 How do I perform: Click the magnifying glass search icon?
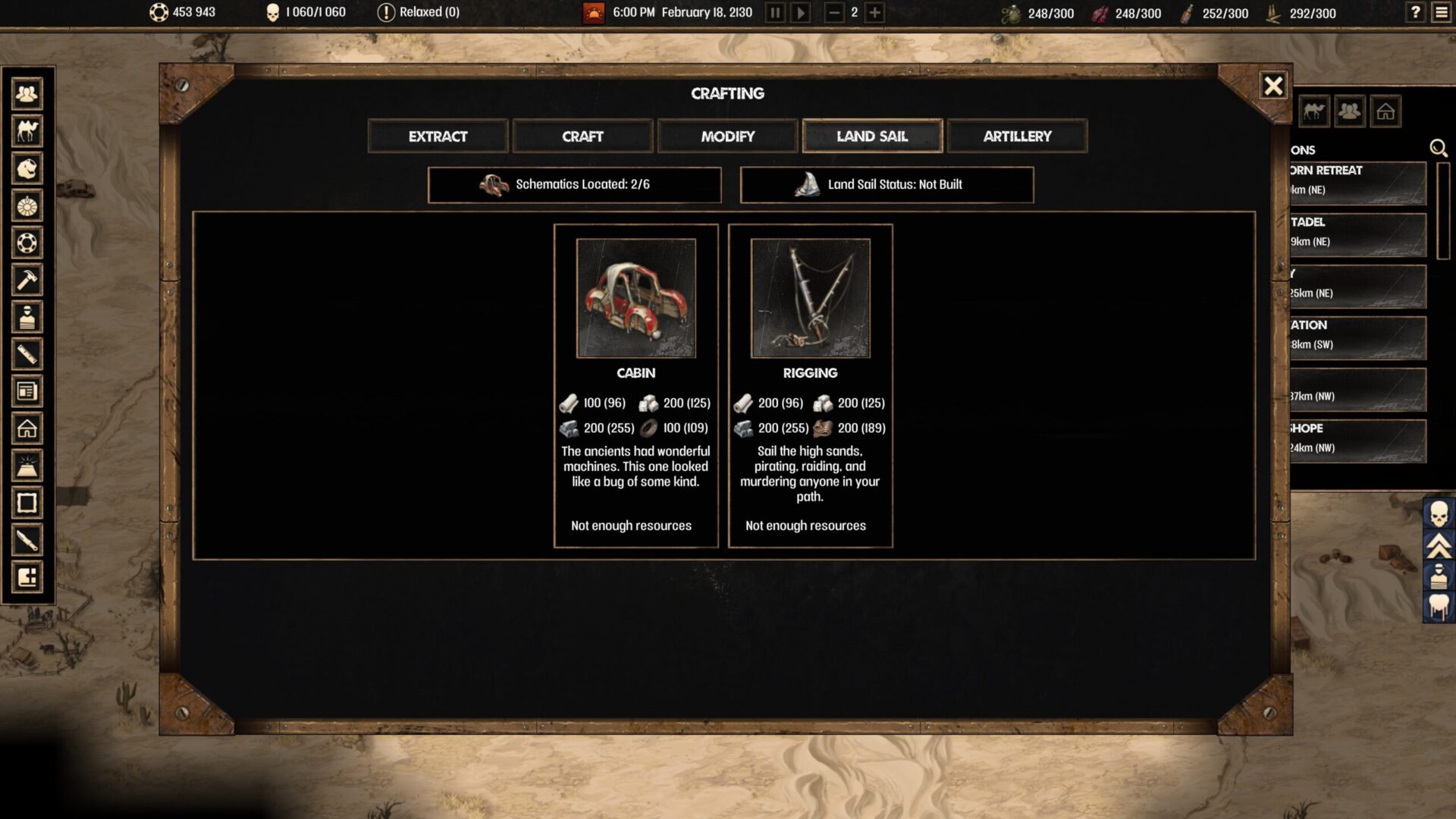(1438, 149)
